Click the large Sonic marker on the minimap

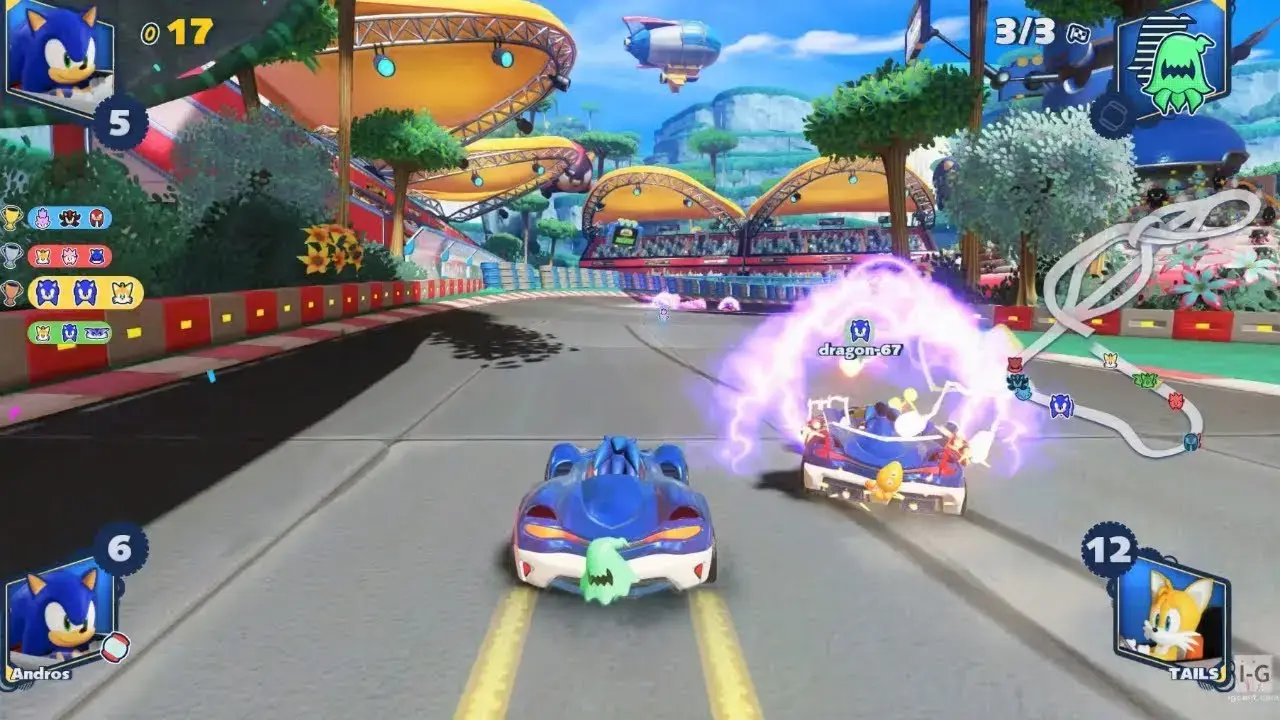coord(1060,405)
